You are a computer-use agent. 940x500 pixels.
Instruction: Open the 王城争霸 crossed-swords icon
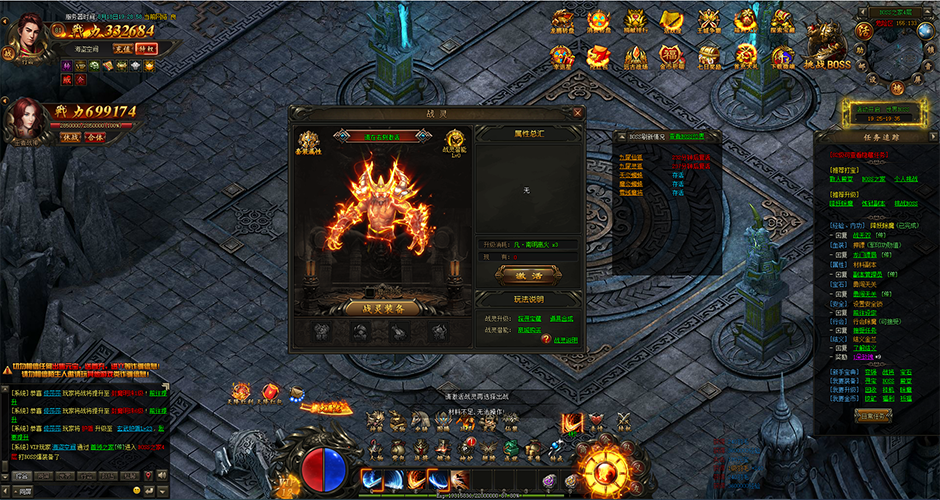pyautogui.click(x=709, y=20)
